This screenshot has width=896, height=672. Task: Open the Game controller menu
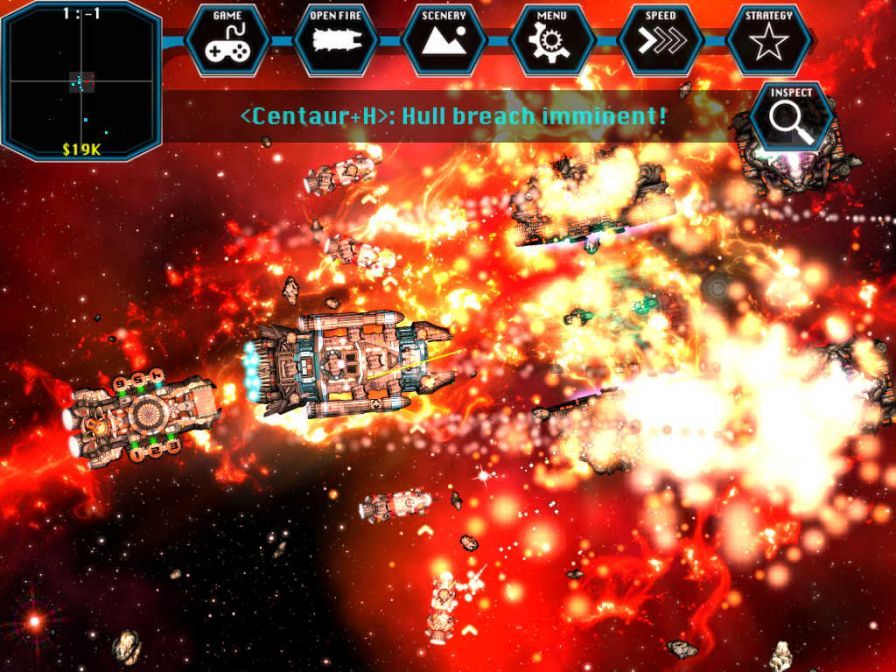227,40
